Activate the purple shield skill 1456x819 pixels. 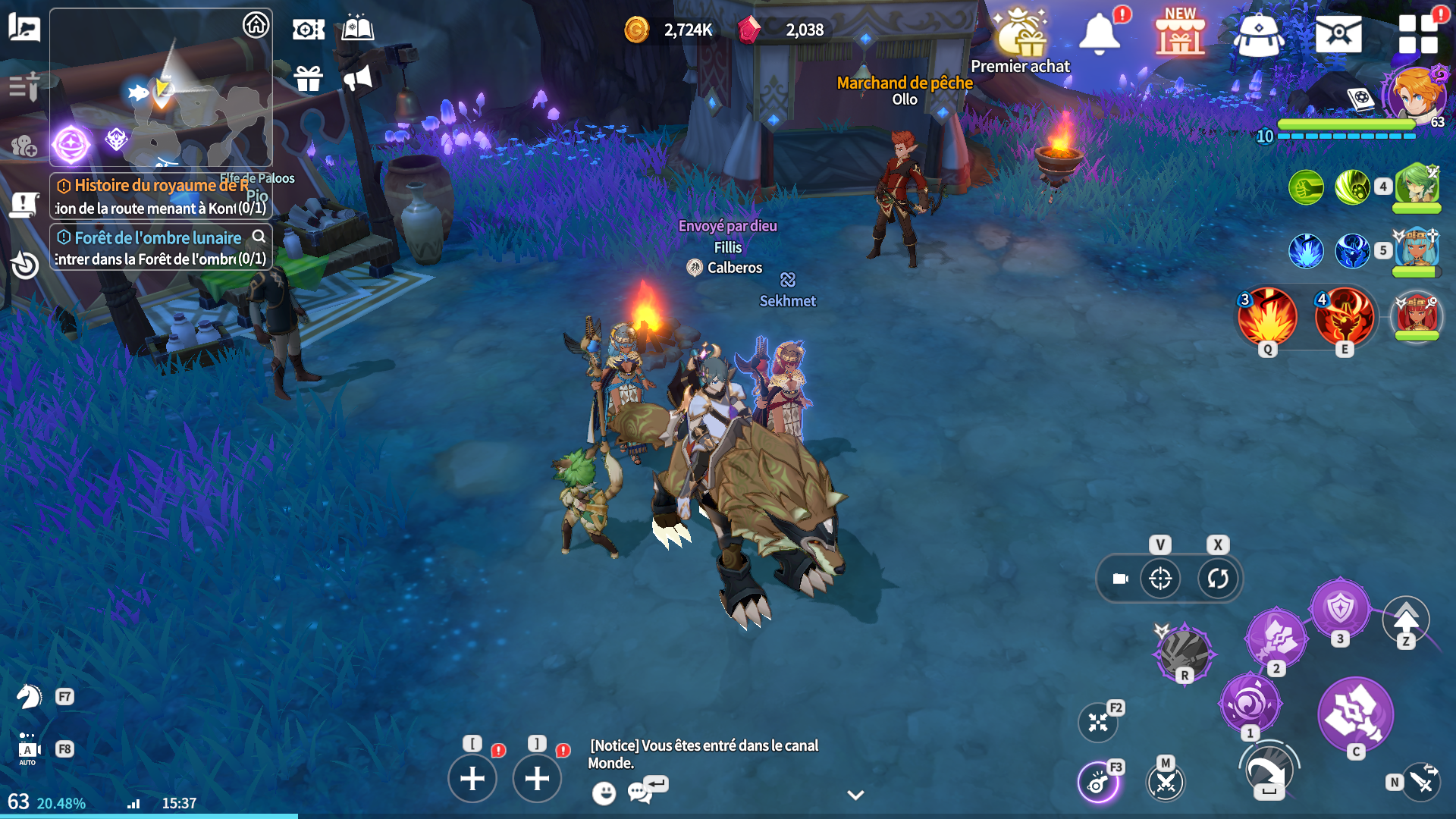click(1340, 608)
